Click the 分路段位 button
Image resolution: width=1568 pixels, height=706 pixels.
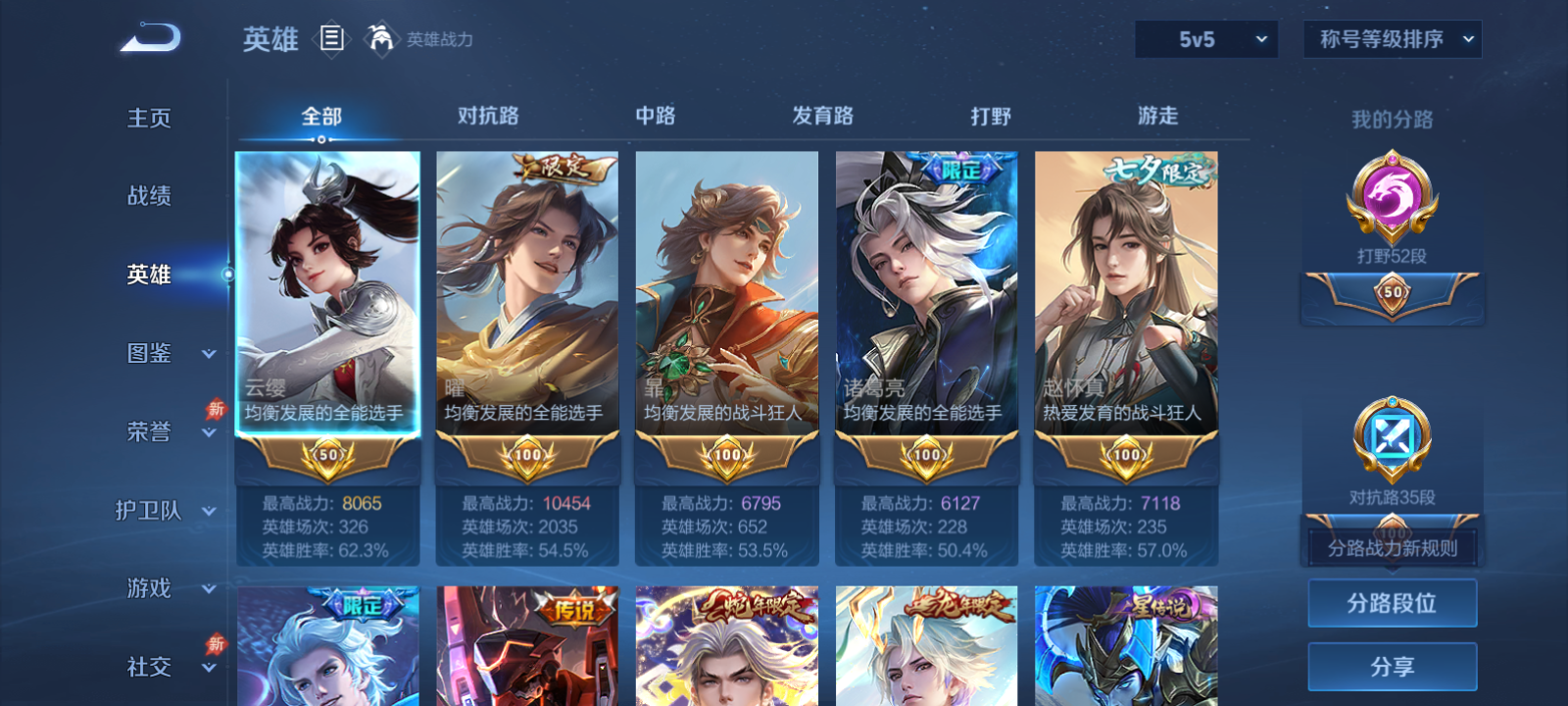click(x=1392, y=603)
